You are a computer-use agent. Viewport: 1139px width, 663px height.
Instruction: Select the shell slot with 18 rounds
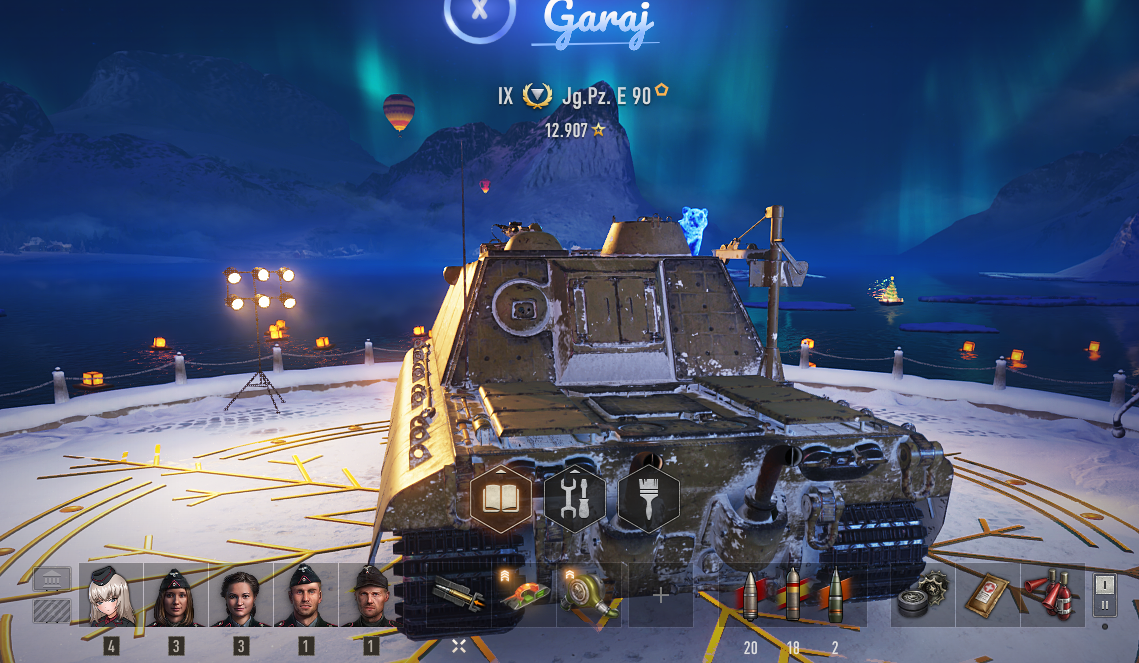(x=793, y=595)
